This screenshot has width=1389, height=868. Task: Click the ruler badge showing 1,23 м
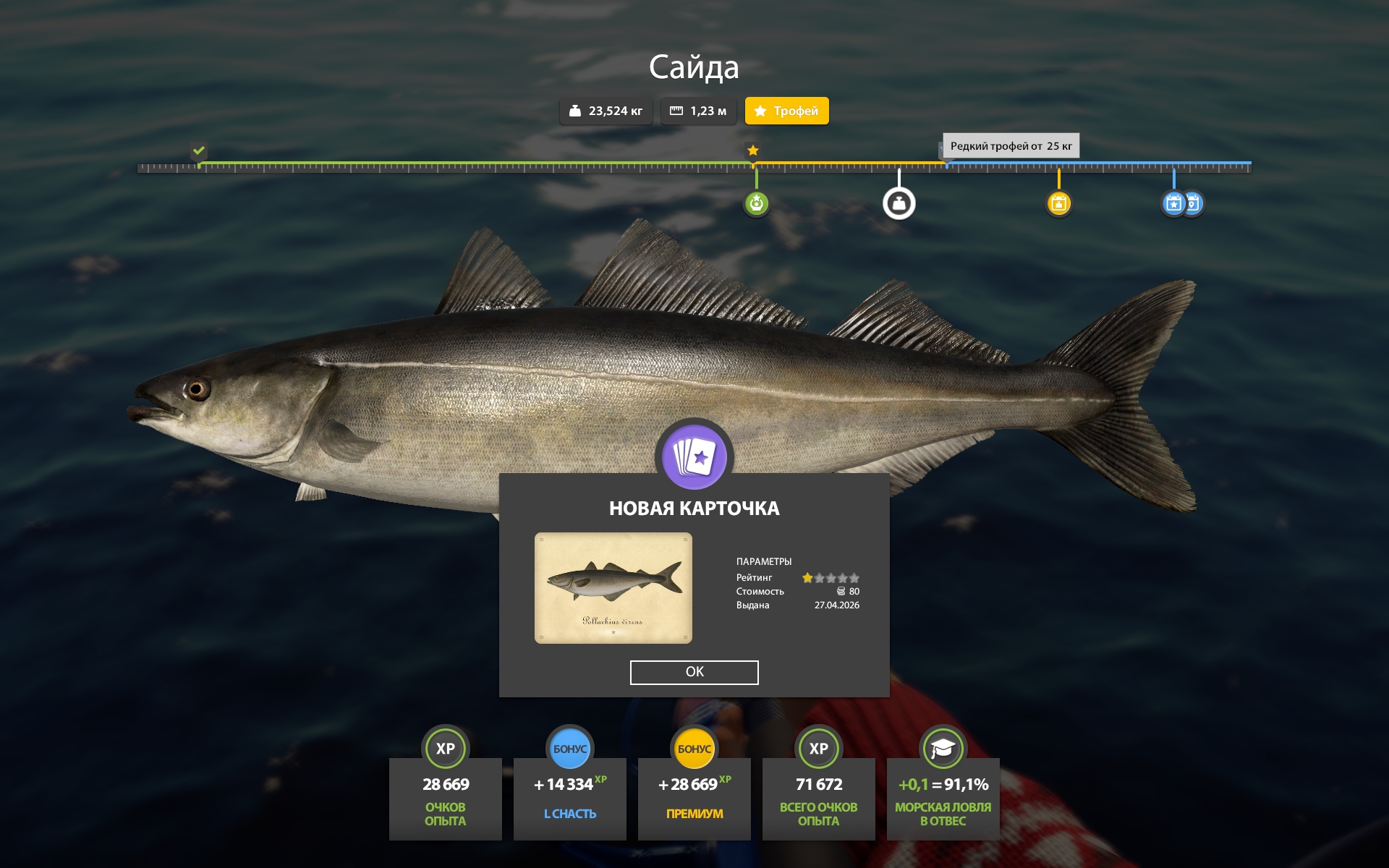click(x=698, y=111)
